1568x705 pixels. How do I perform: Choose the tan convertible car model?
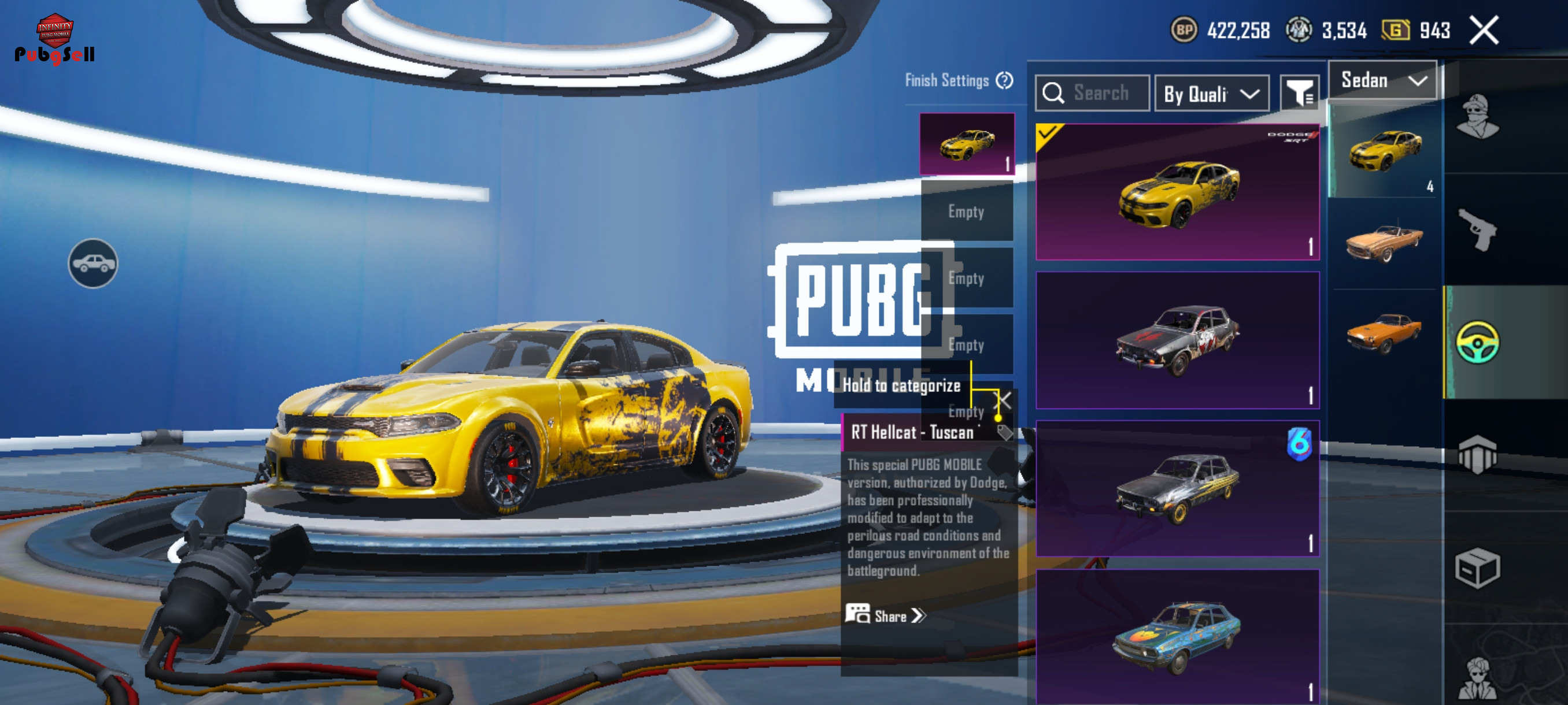click(x=1384, y=242)
